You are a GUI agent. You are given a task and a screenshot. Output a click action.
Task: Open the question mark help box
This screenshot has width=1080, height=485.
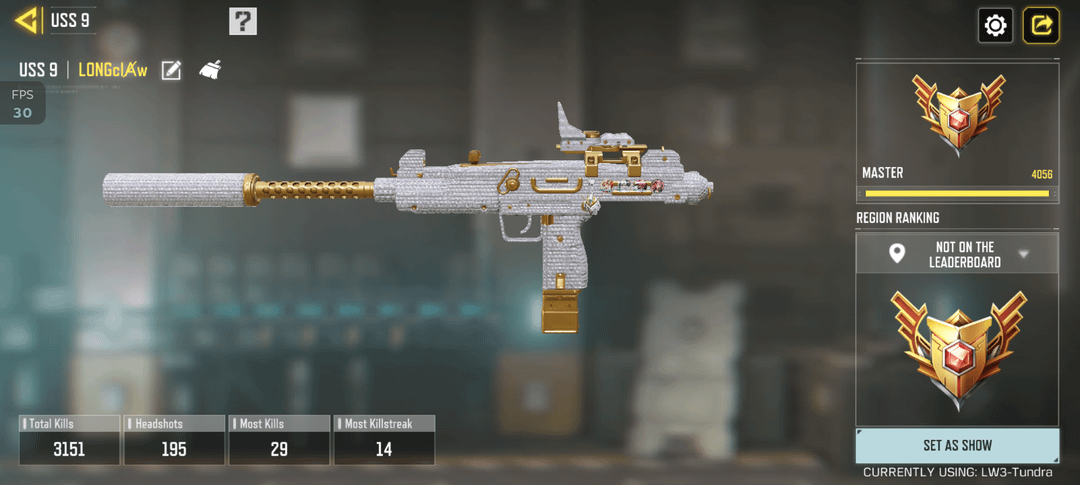click(x=243, y=21)
